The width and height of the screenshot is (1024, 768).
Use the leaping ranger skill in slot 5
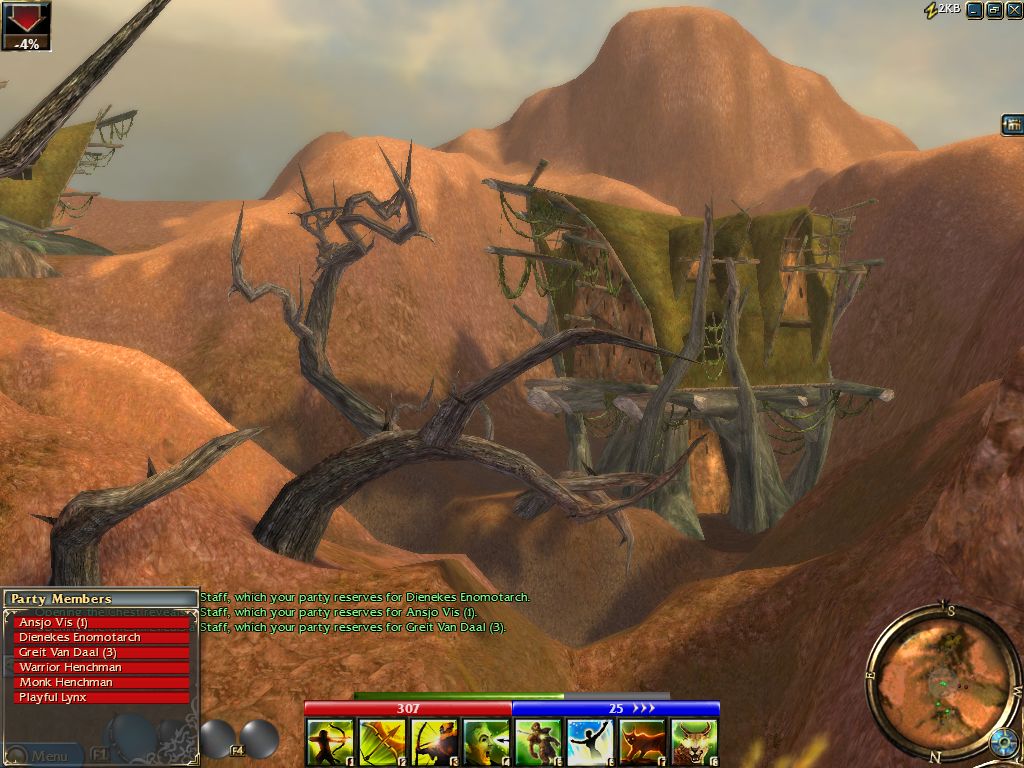(538, 743)
